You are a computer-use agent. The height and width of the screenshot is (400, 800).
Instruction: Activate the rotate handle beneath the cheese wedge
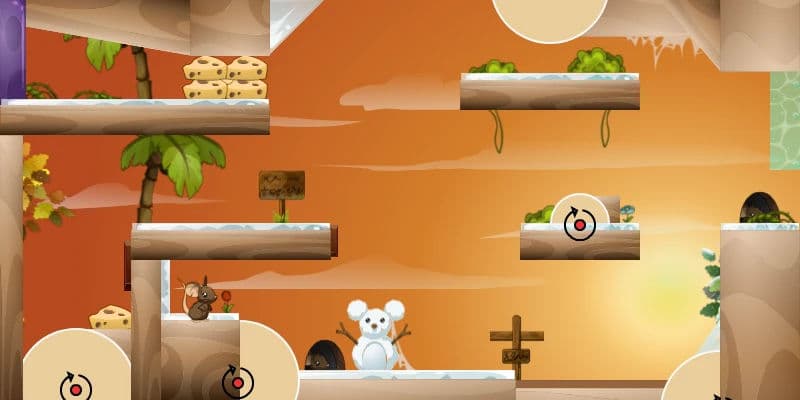coord(75,386)
